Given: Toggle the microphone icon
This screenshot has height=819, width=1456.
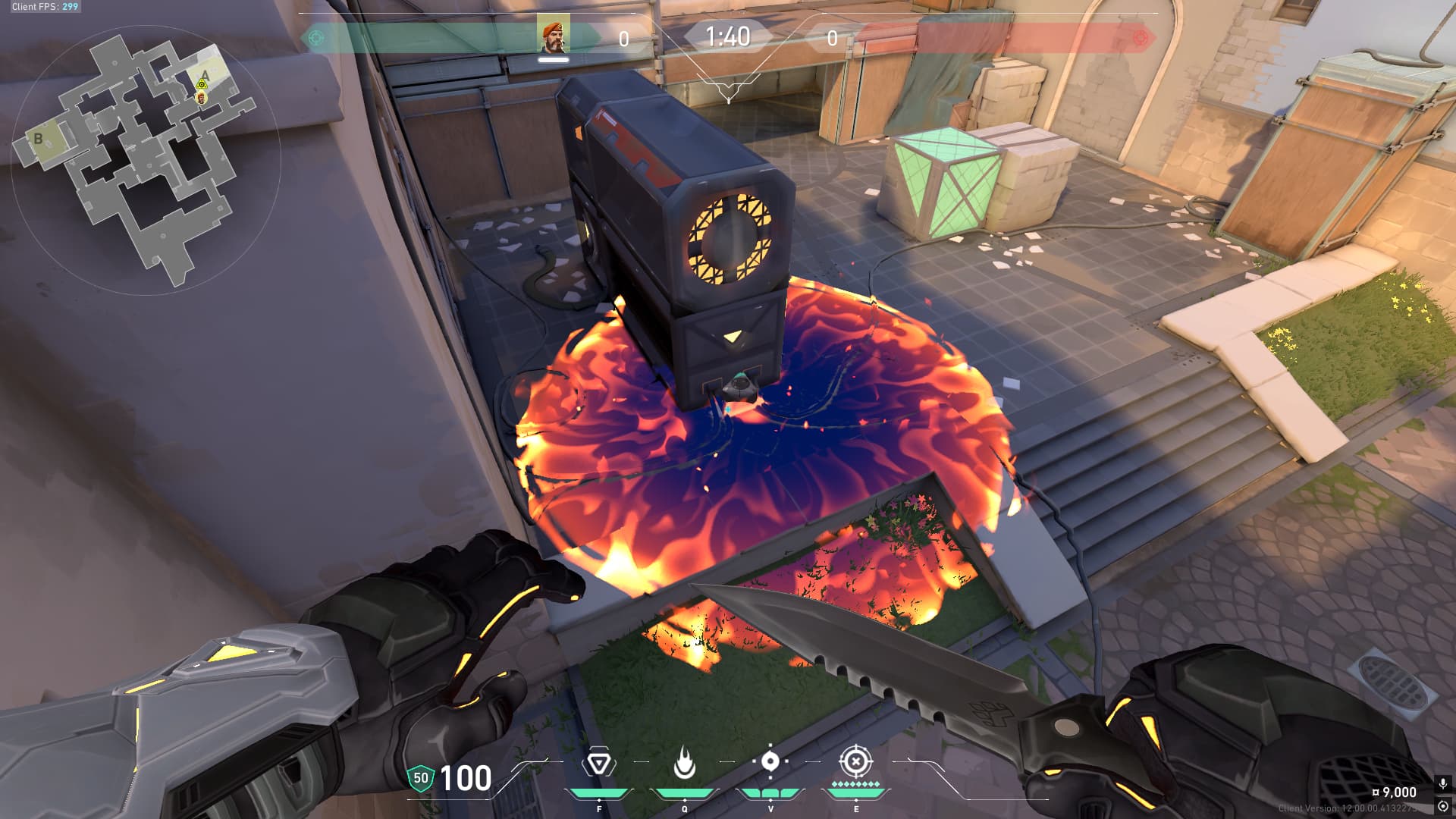Looking at the screenshot, I should [x=1442, y=783].
